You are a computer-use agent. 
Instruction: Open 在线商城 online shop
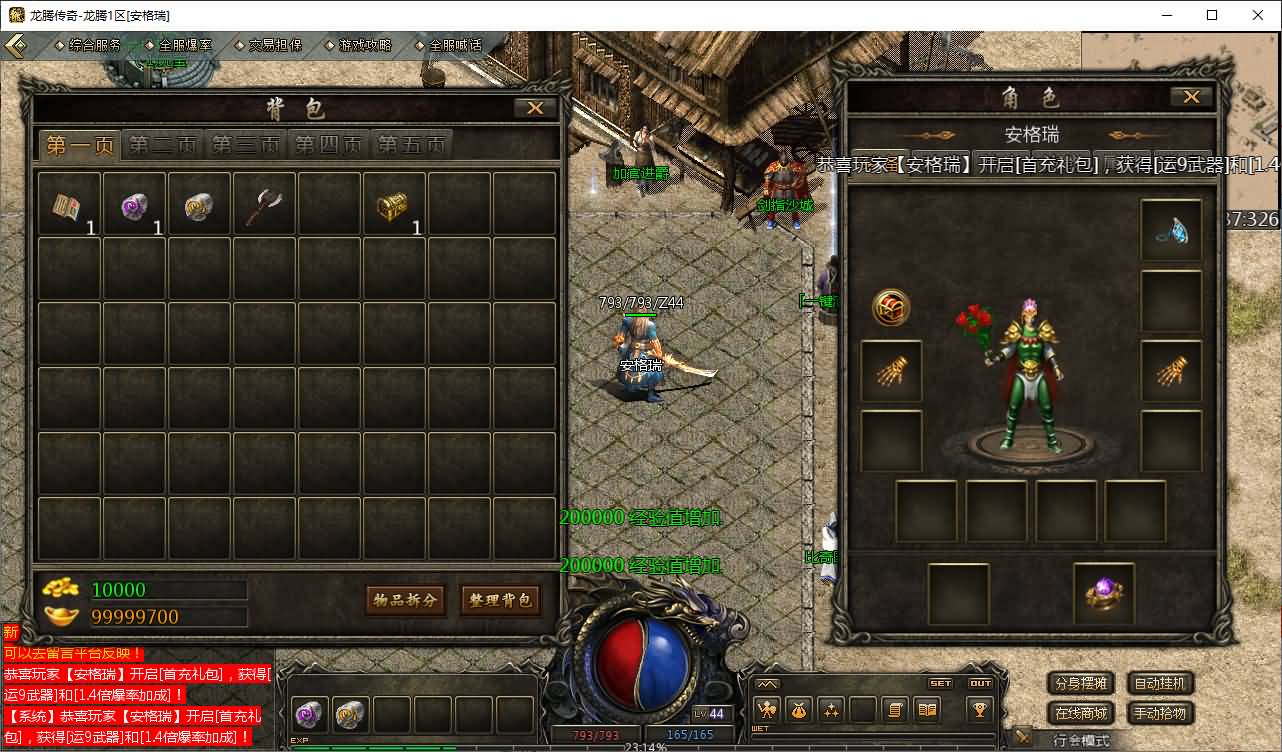coord(1081,713)
